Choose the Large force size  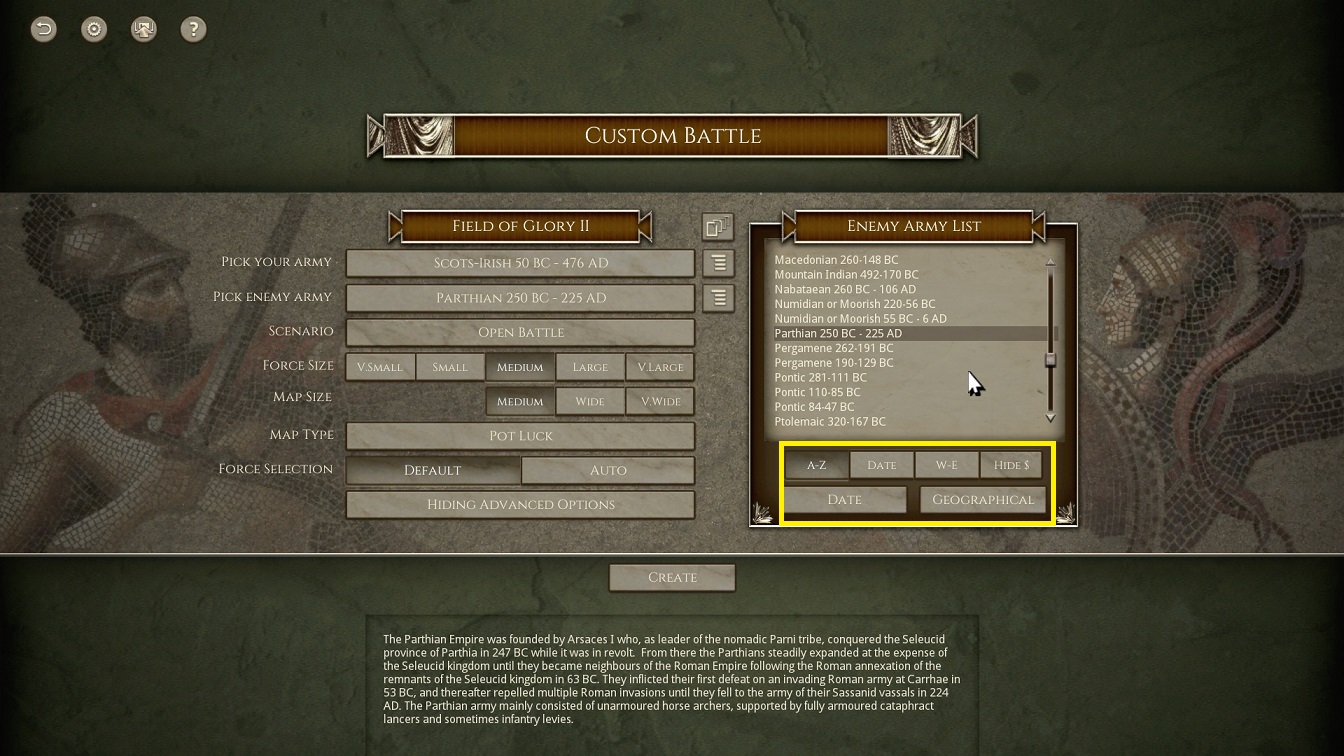(x=590, y=367)
